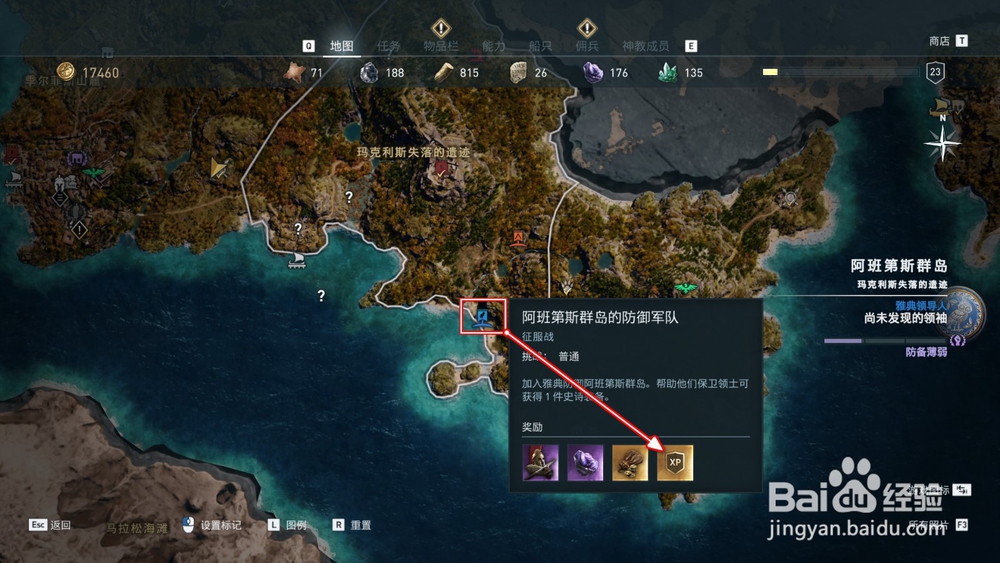The height and width of the screenshot is (563, 1000).
Task: Select the ship marker in the bay
Action: pos(297,260)
